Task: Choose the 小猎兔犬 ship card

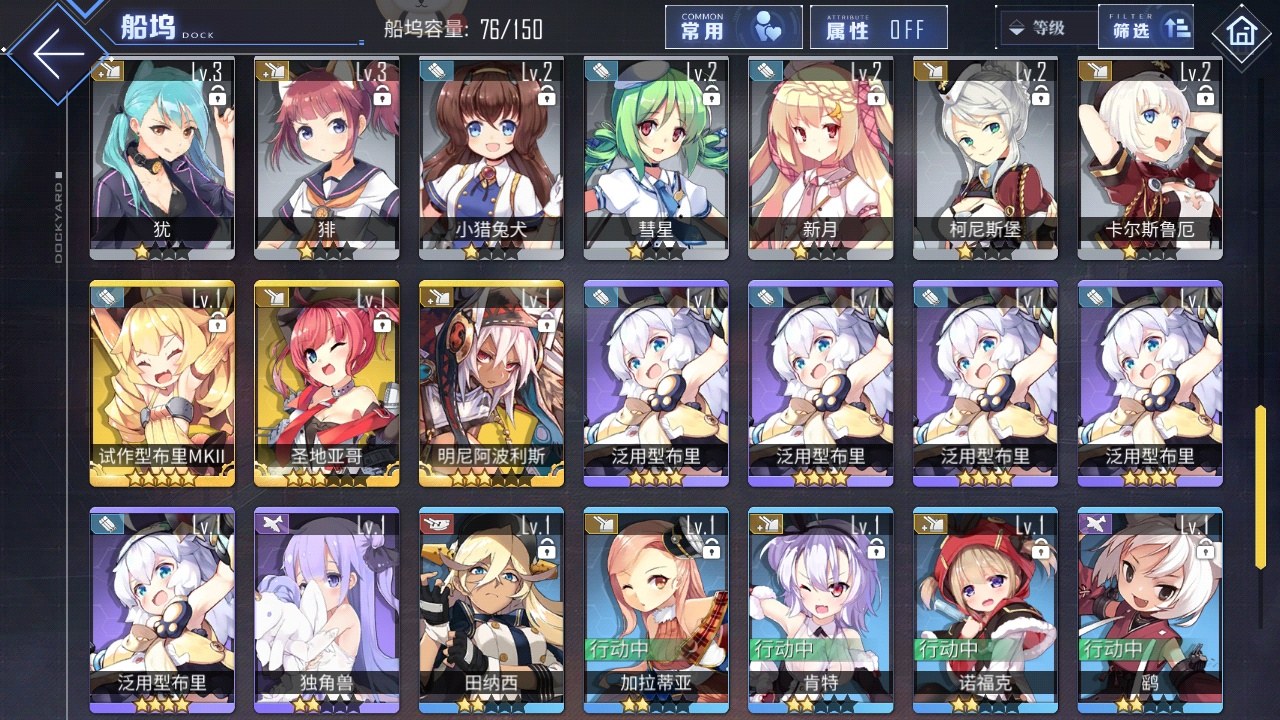Action: (491, 155)
